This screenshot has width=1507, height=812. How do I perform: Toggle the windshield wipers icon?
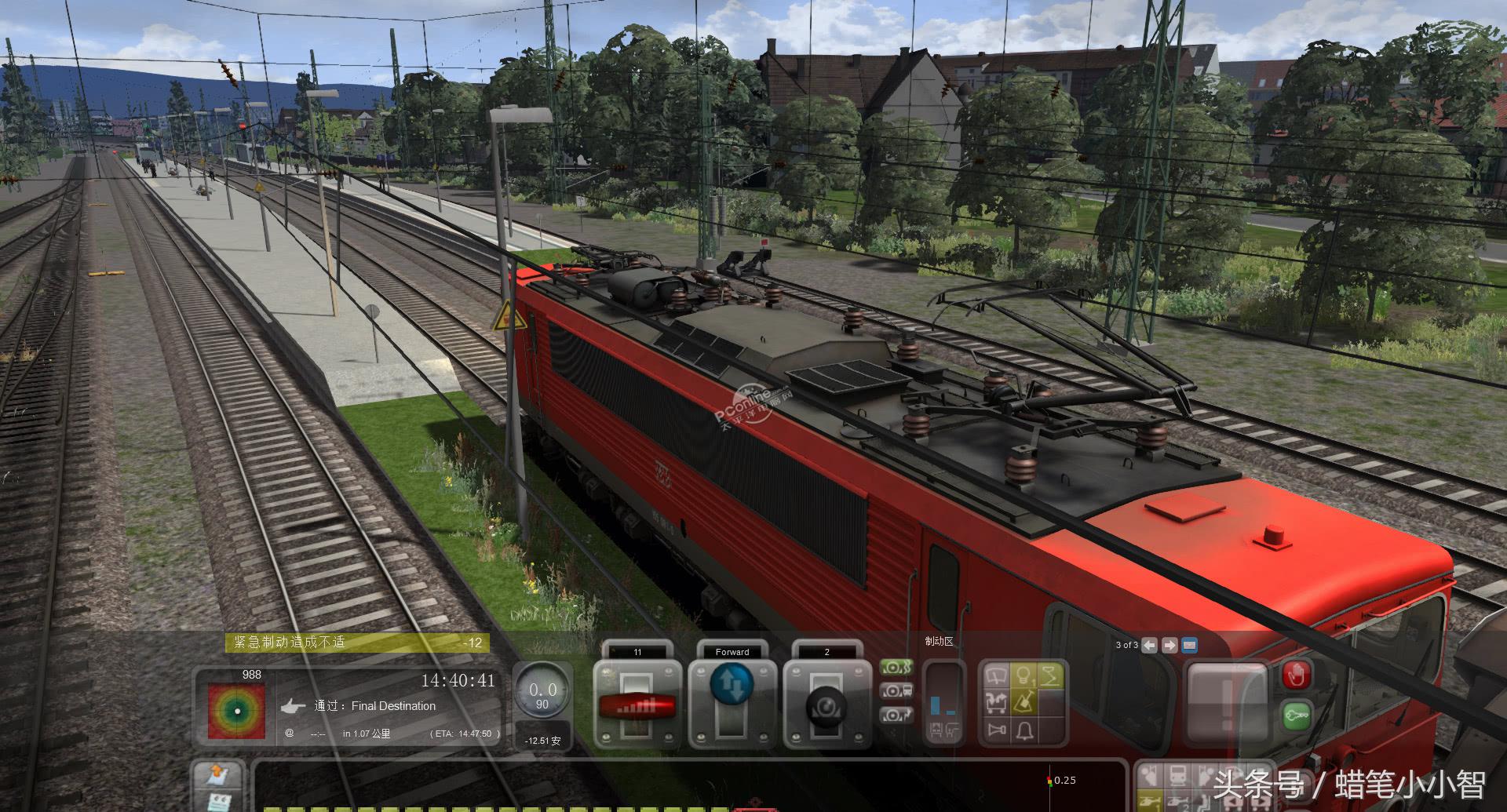point(997,675)
